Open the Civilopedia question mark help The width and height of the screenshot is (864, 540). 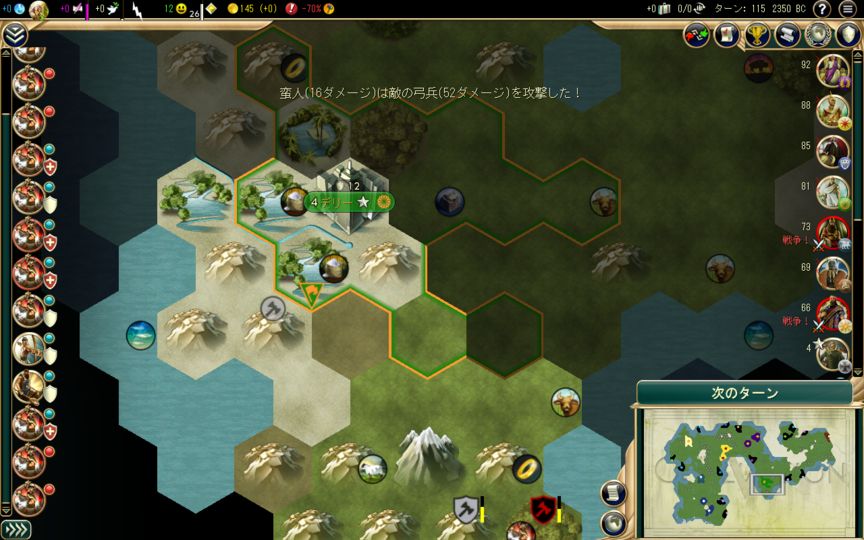point(822,10)
